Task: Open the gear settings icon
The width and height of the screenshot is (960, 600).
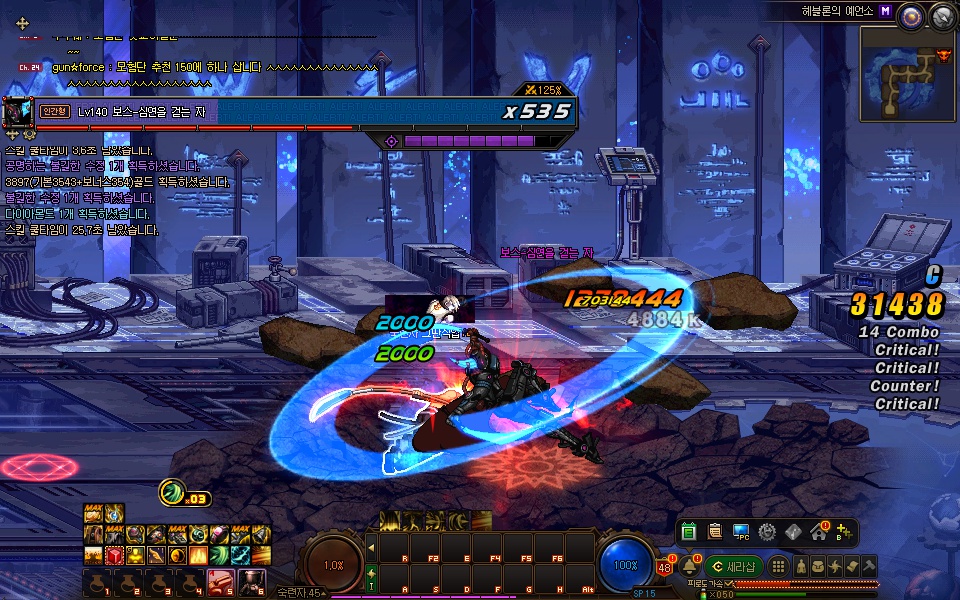Action: tap(767, 532)
